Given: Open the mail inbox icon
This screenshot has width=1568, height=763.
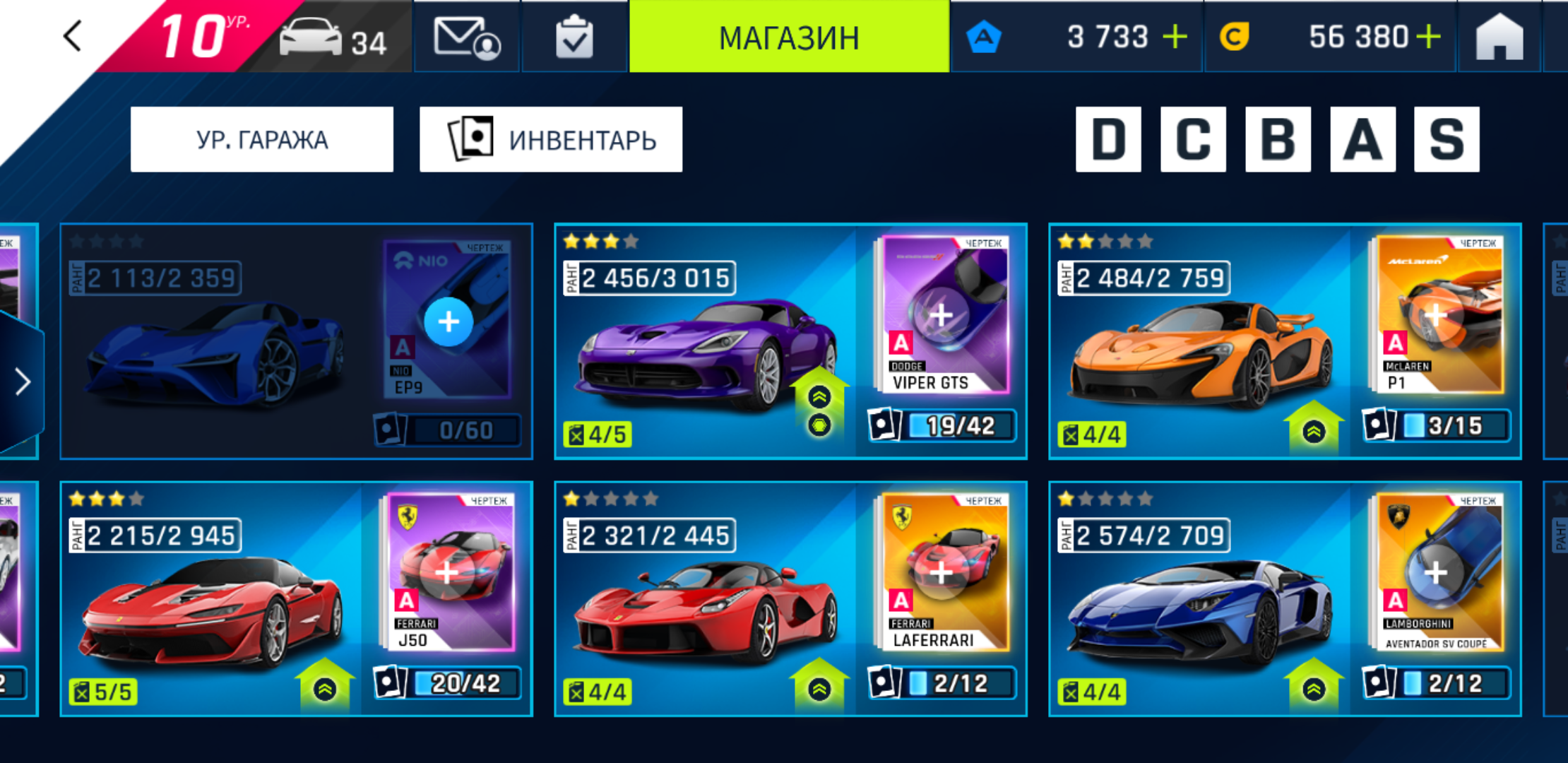Looking at the screenshot, I should pyautogui.click(x=466, y=37).
